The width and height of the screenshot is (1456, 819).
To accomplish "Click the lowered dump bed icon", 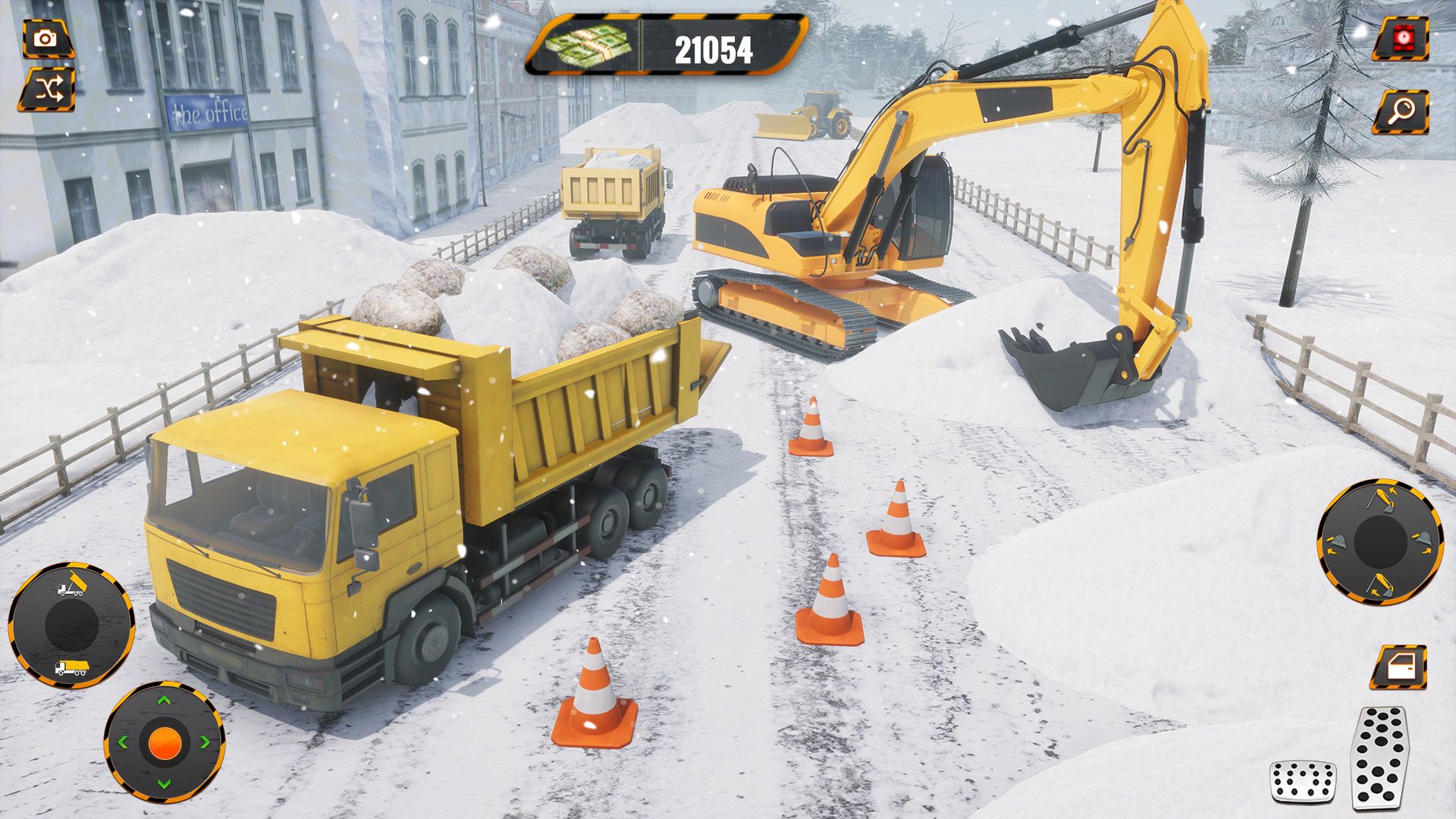I will pyautogui.click(x=71, y=668).
